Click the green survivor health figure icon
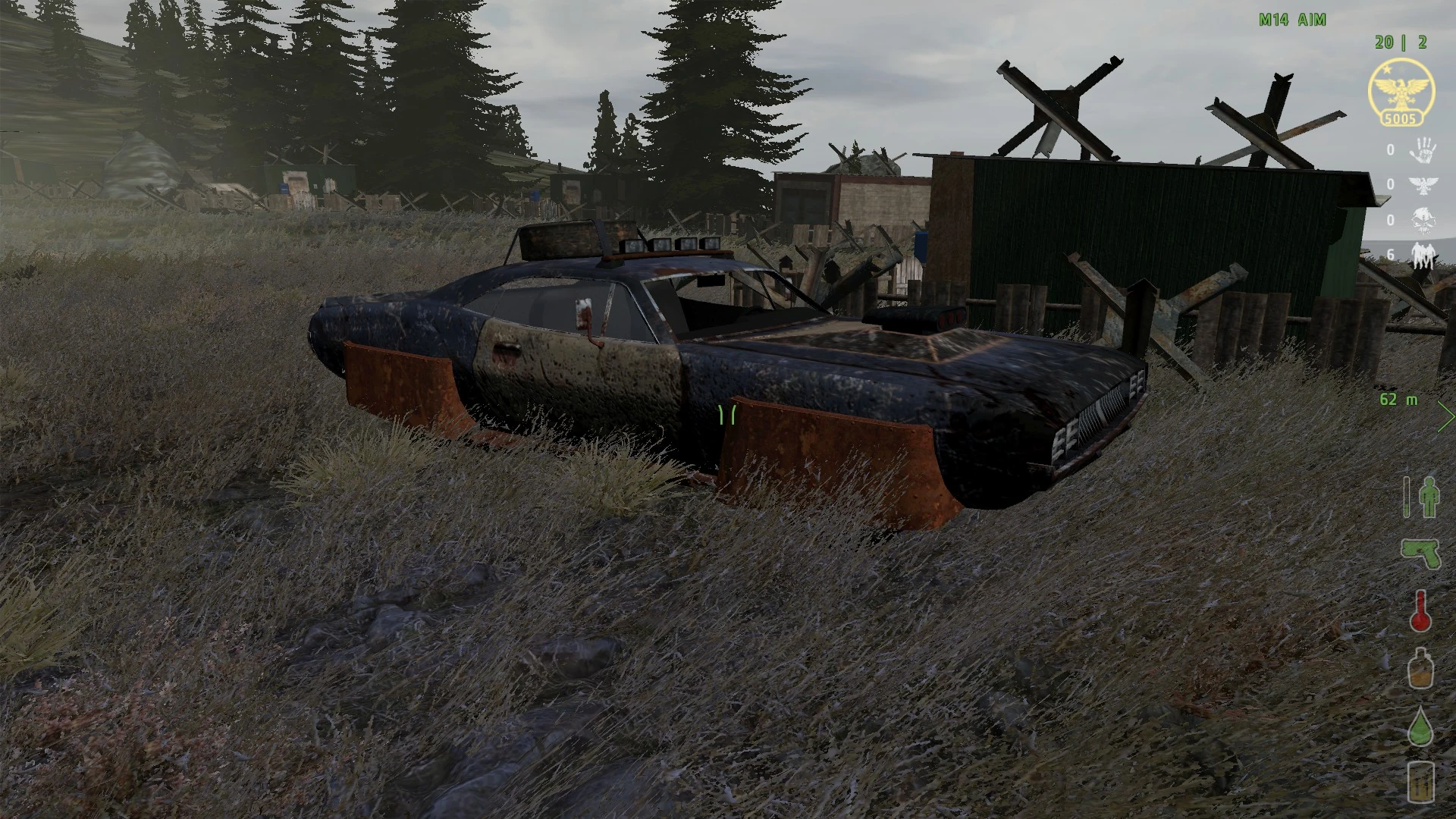The image size is (1456, 819). tap(1429, 496)
